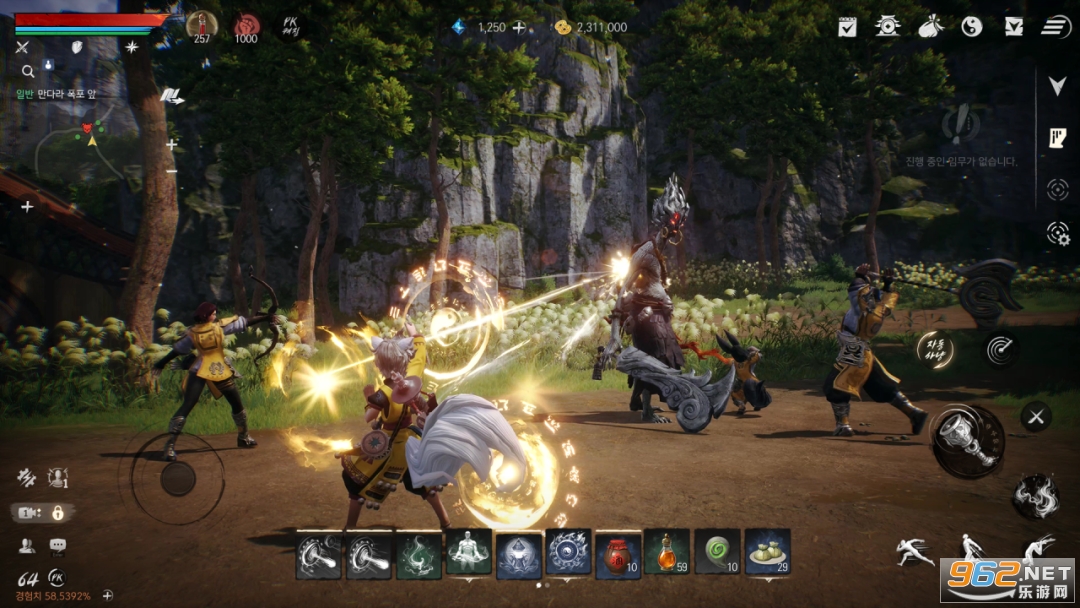Use the dumplings food item slot
Screen dimensions: 1080x608
pos(767,554)
